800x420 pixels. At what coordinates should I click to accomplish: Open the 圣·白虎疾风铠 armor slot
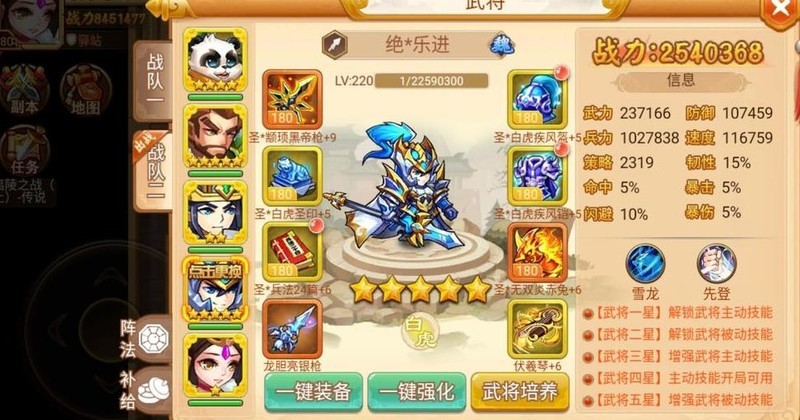pyautogui.click(x=538, y=175)
